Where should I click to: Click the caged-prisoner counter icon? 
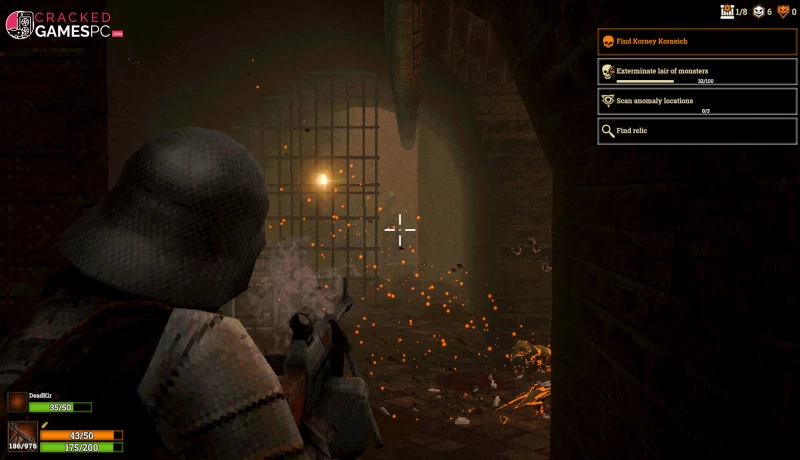click(x=727, y=12)
